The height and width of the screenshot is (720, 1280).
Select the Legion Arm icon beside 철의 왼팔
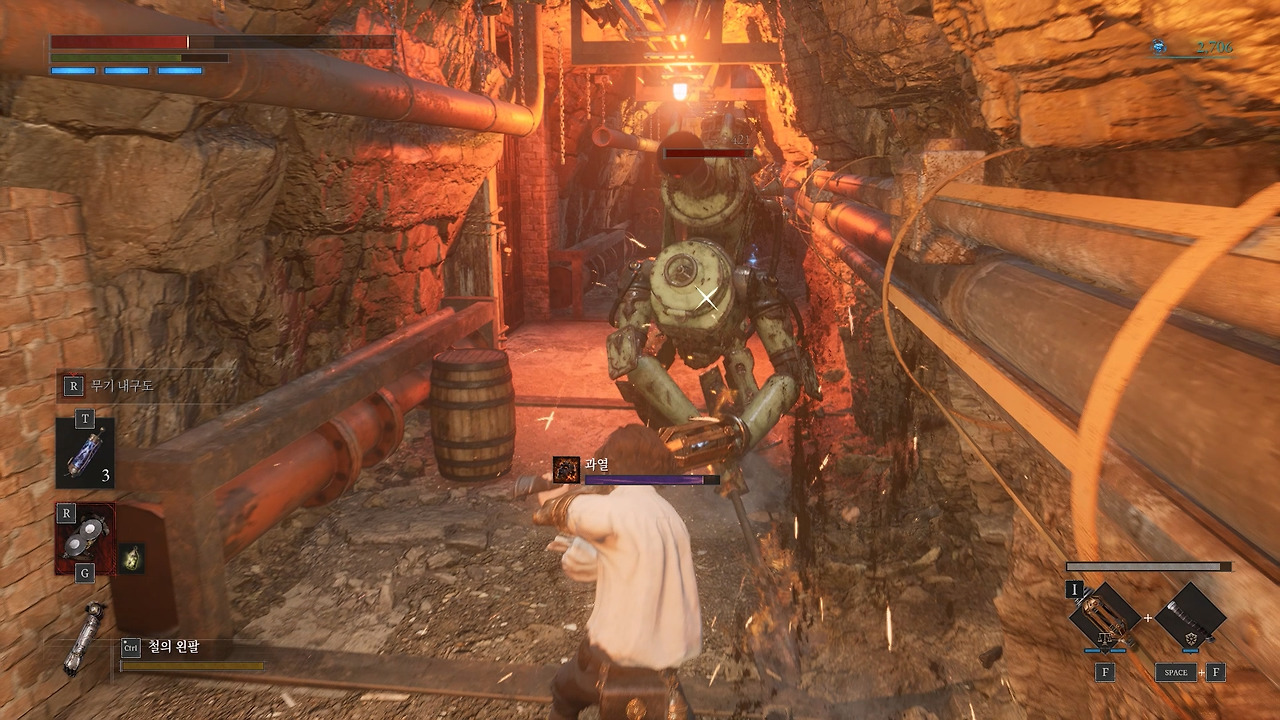(82, 638)
